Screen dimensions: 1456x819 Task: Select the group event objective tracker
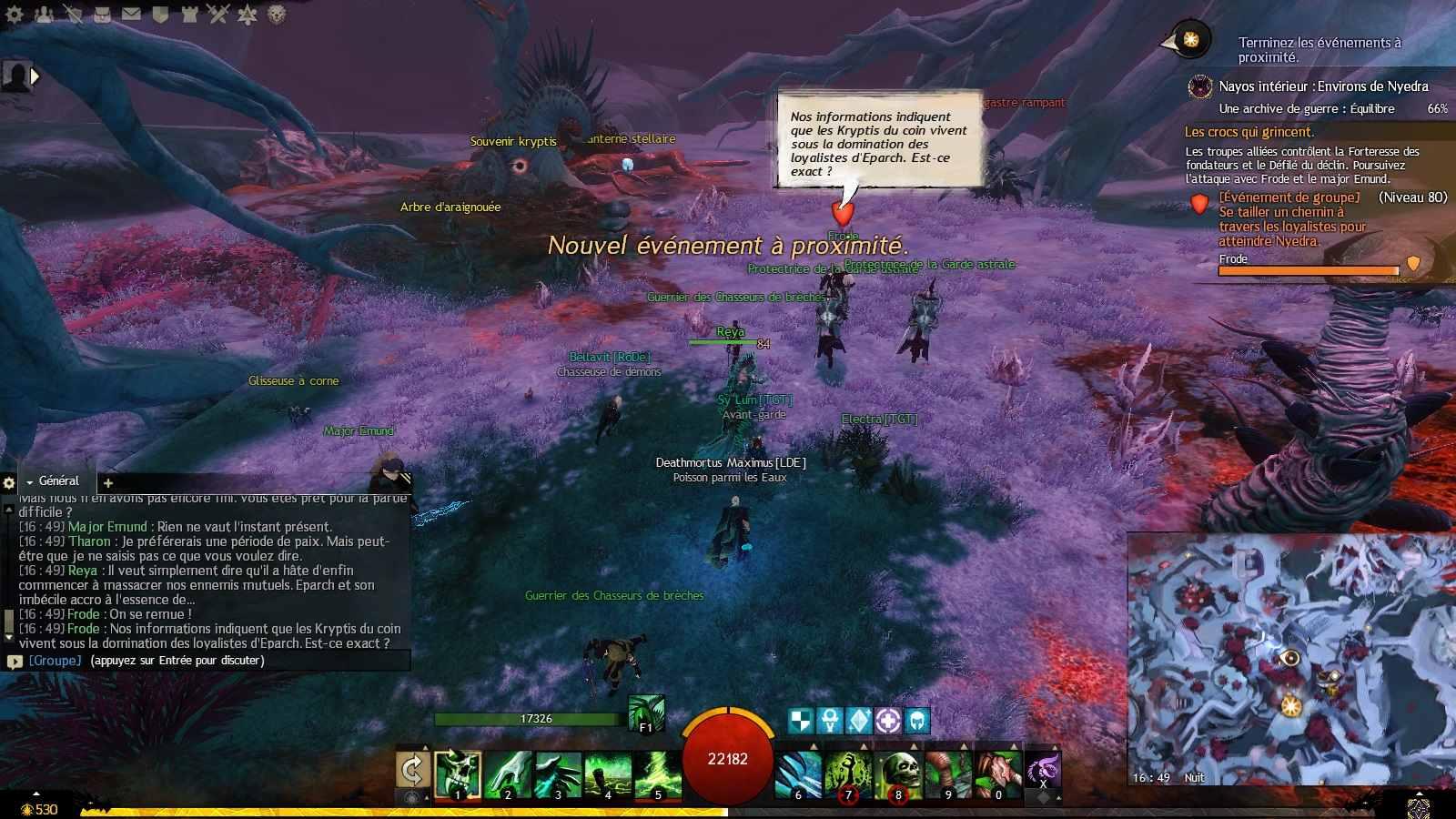(1292, 219)
